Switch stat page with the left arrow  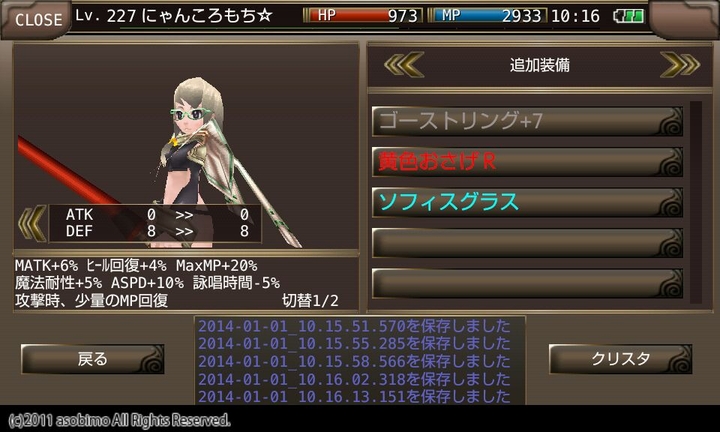(33, 221)
